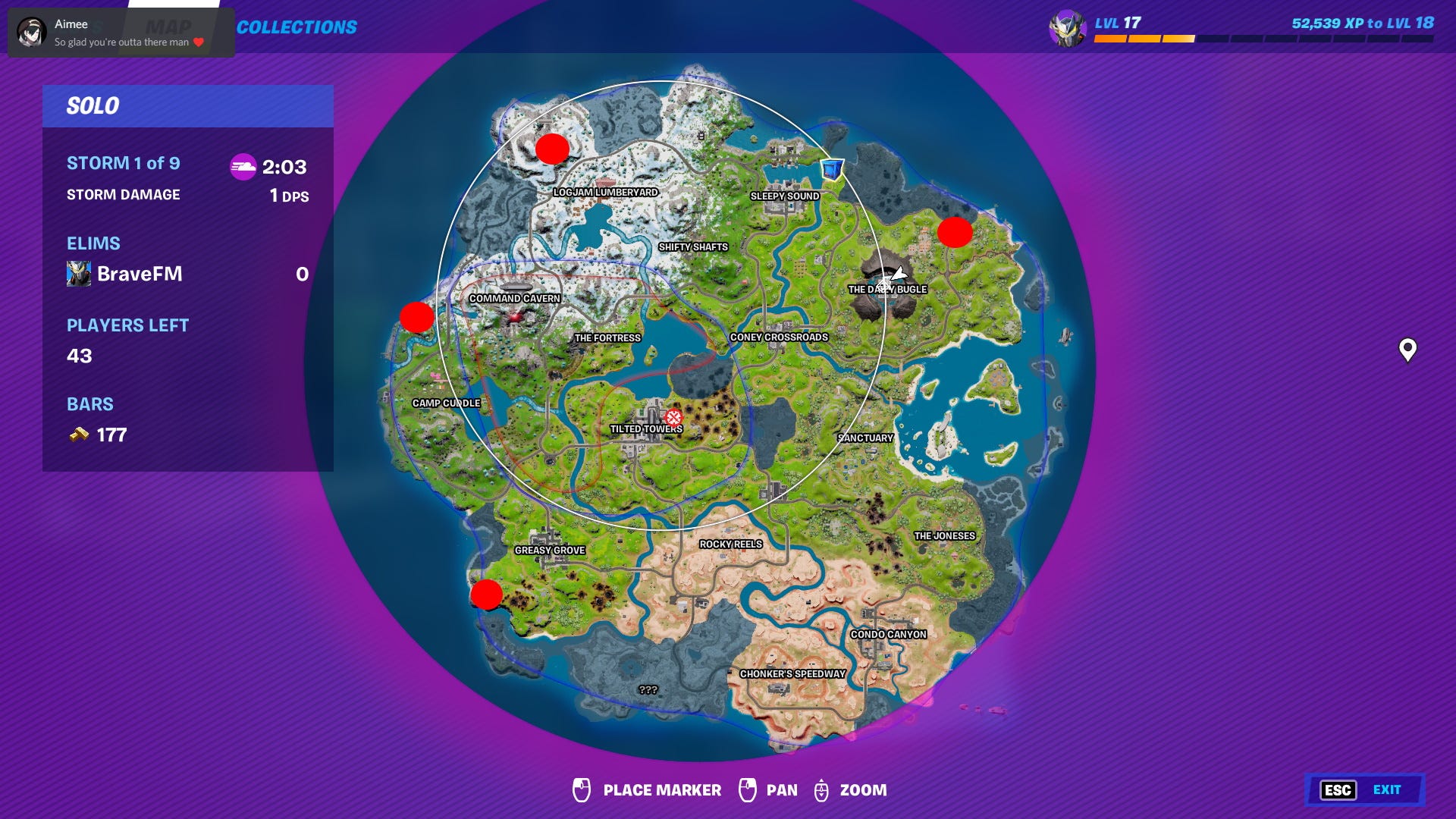The image size is (1456, 819).
Task: Click the Pan mouse icon
Action: tap(747, 790)
